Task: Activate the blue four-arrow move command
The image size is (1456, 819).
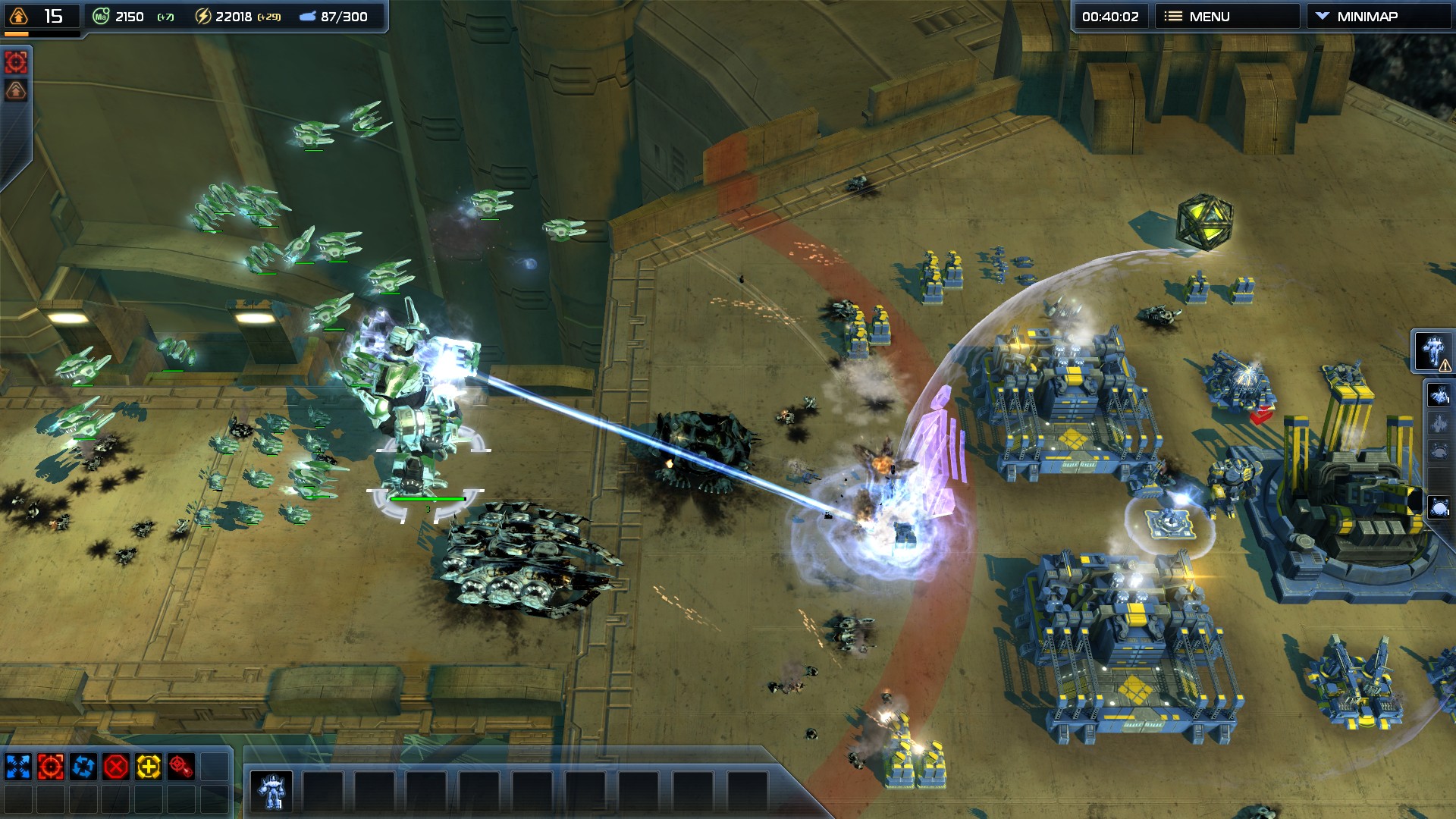Action: pos(18,767)
